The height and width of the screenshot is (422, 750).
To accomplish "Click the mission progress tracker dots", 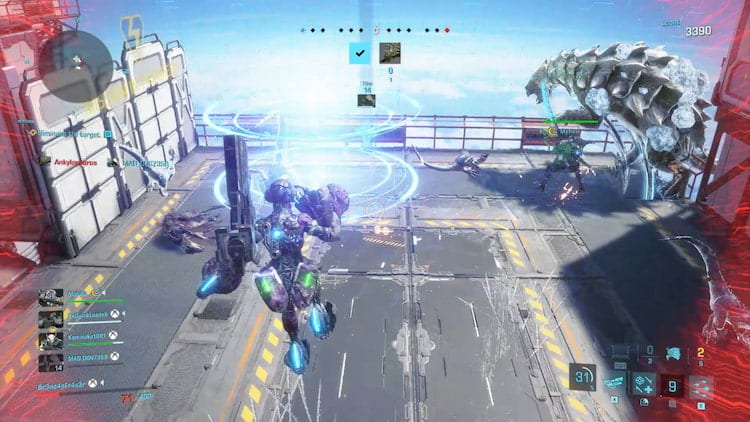I will point(375,30).
